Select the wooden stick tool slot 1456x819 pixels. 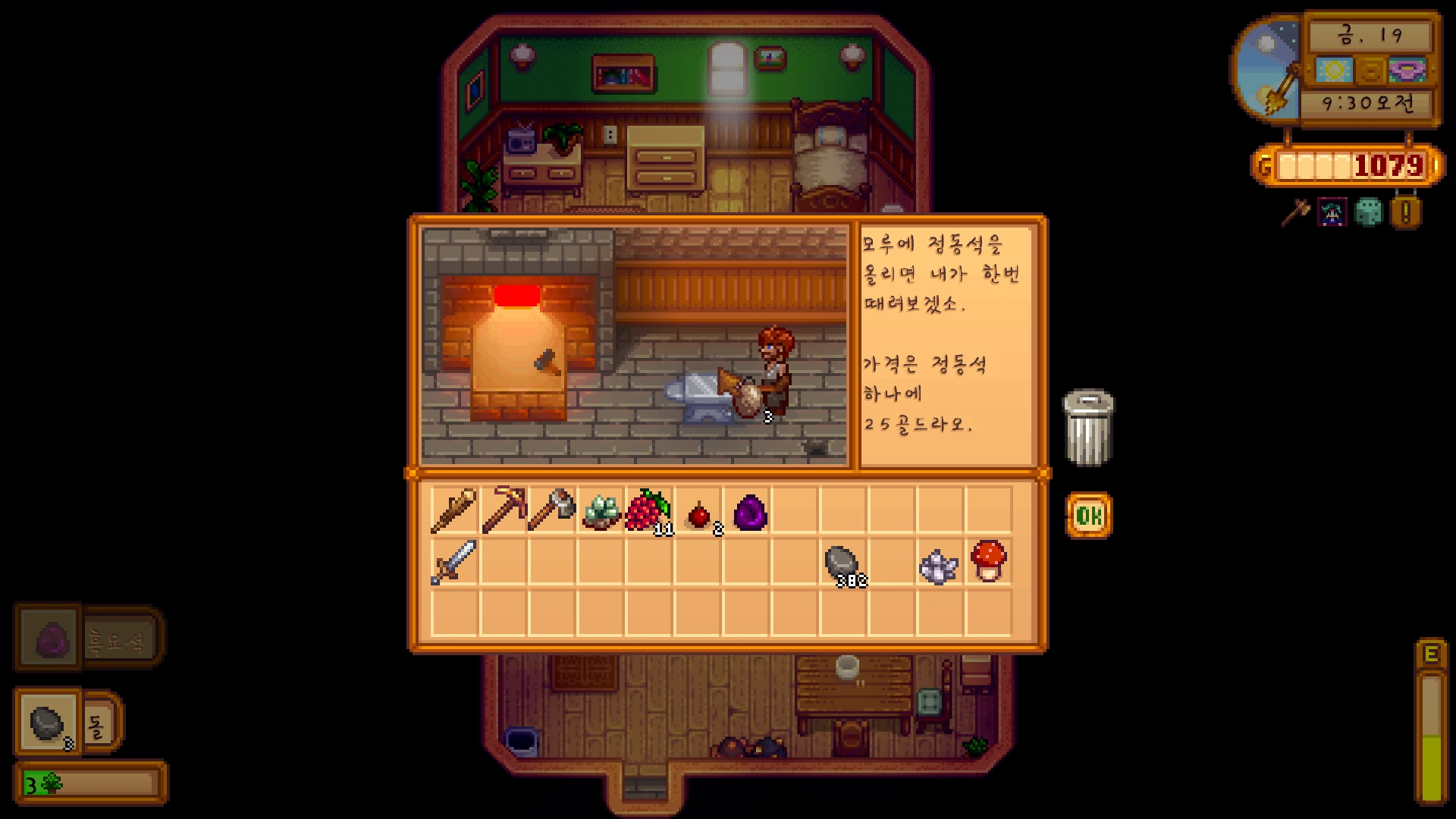[x=454, y=510]
